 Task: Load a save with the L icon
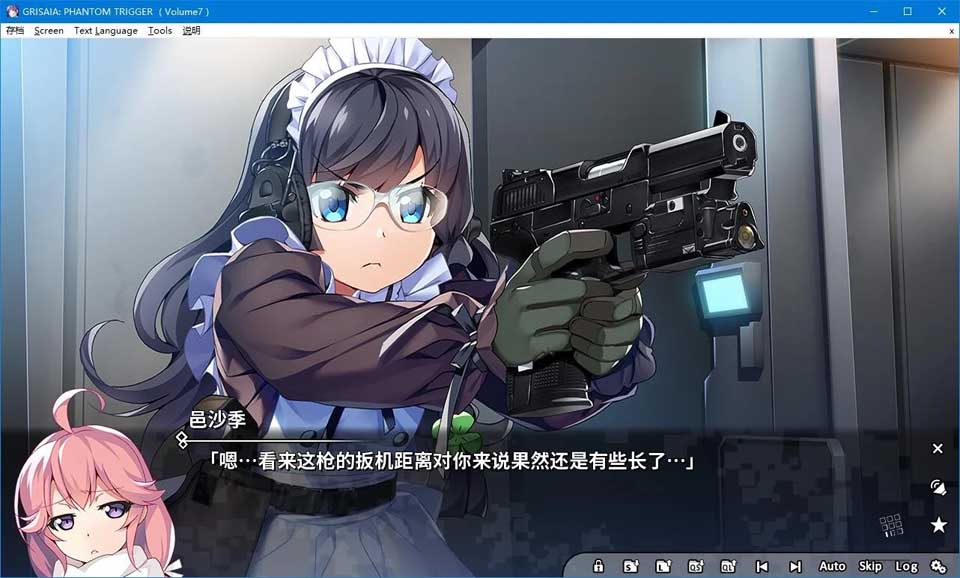pyautogui.click(x=663, y=566)
